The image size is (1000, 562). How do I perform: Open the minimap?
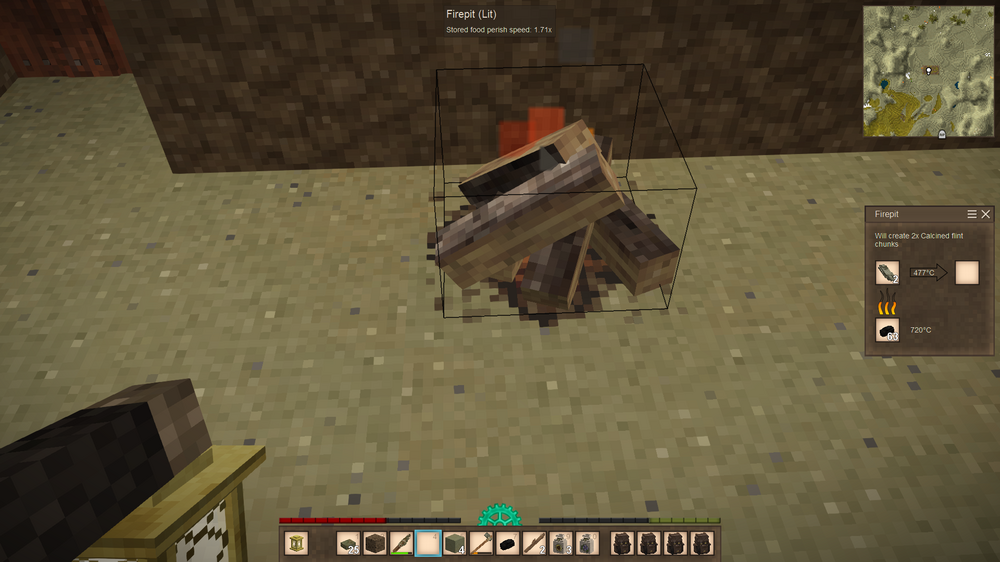[930, 71]
